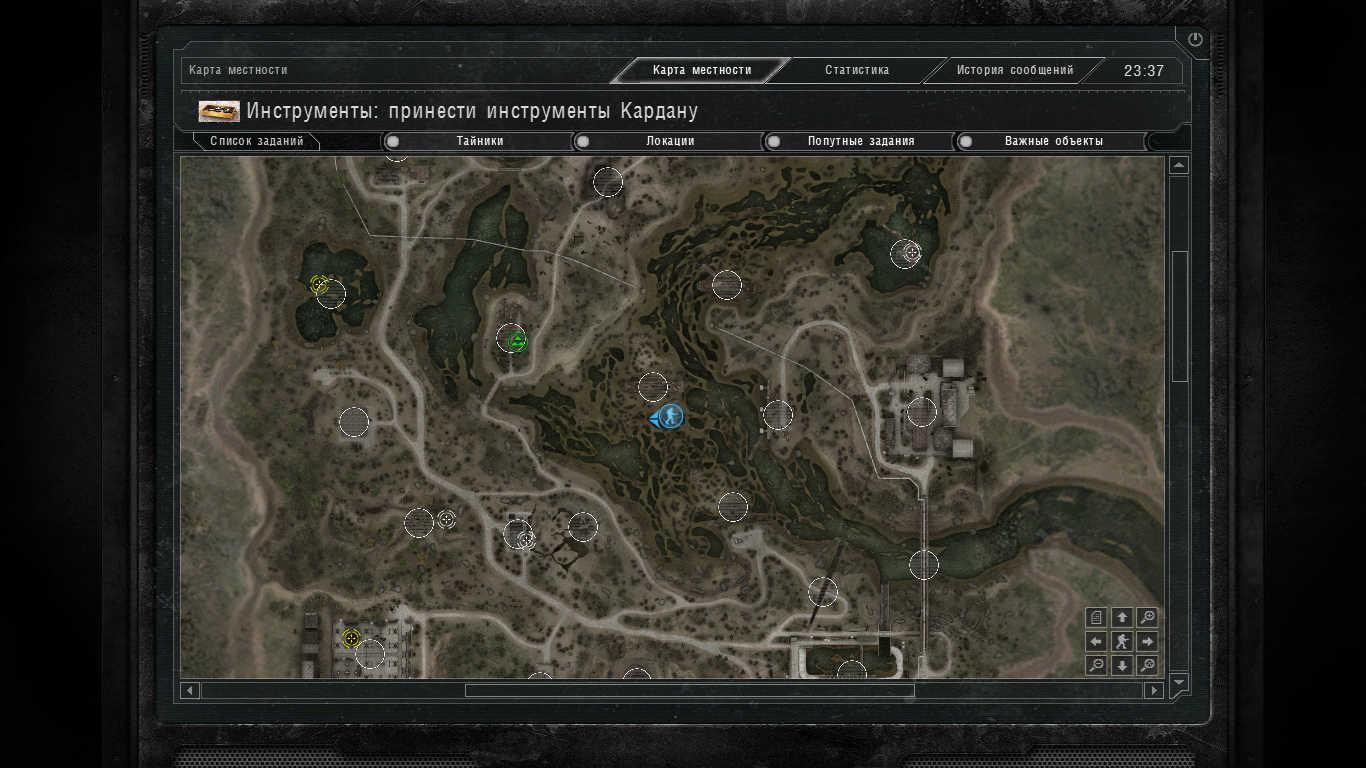Toggle the Тайники map filter

tap(479, 141)
